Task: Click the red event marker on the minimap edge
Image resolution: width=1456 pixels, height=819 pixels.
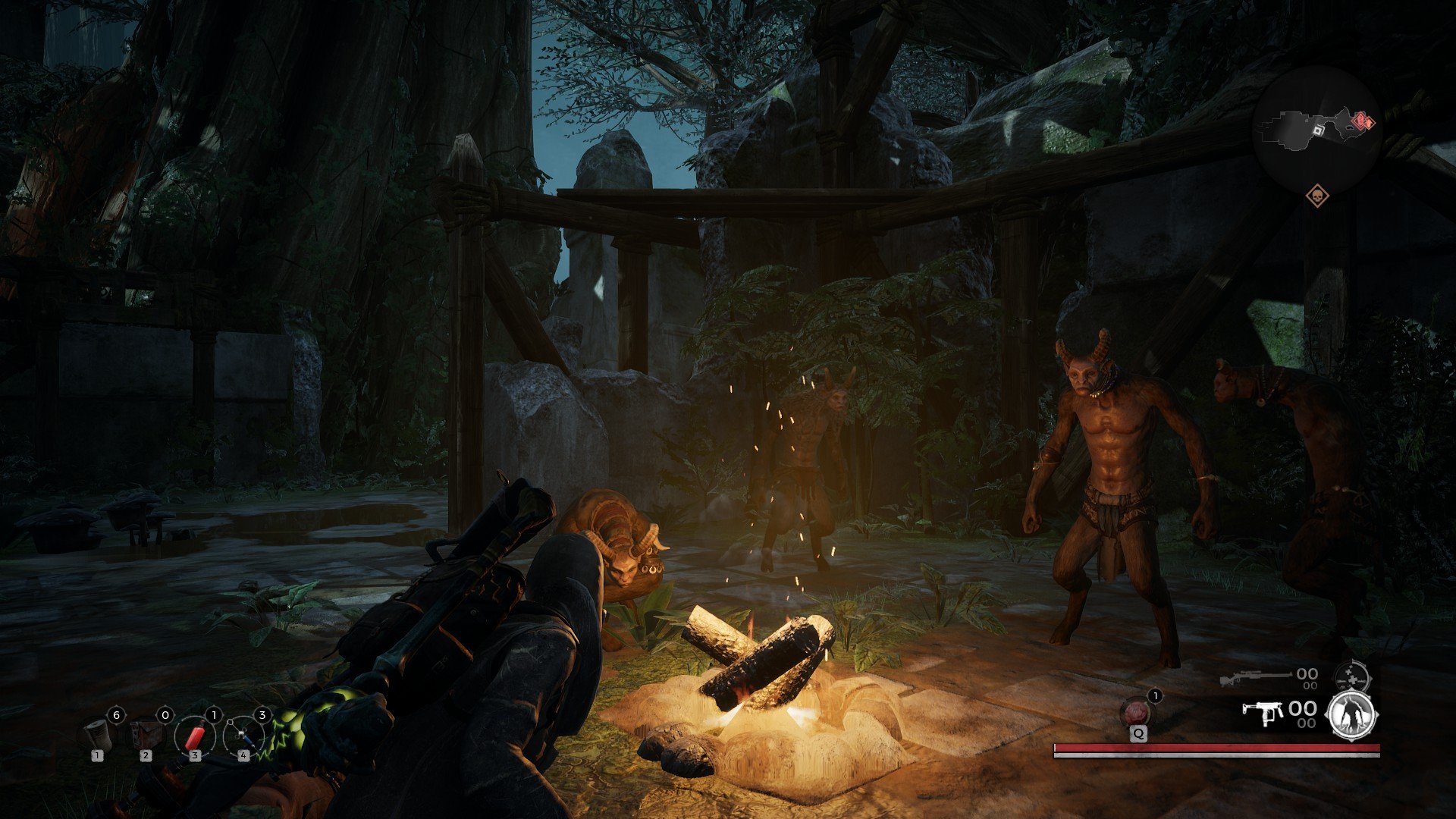Action: point(1363,121)
